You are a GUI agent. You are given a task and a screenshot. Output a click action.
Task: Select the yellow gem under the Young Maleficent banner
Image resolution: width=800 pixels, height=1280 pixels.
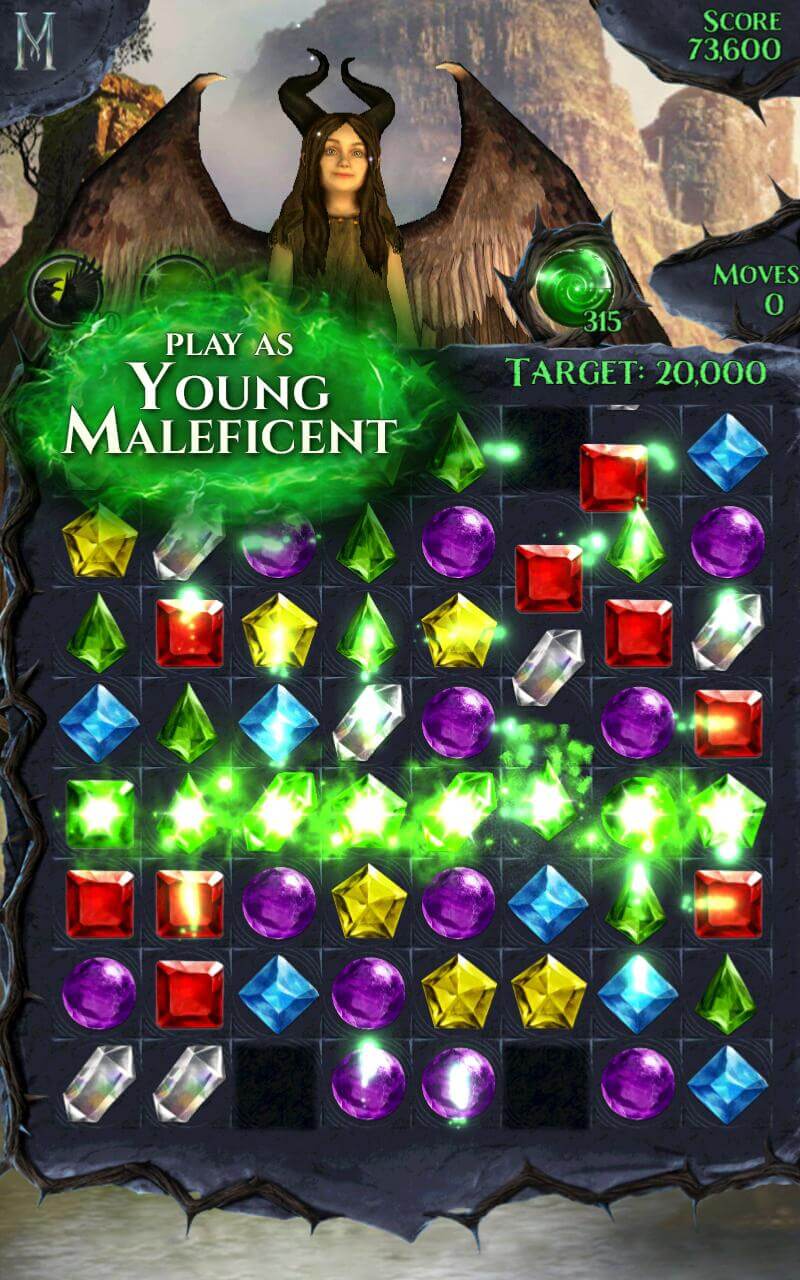(x=99, y=541)
